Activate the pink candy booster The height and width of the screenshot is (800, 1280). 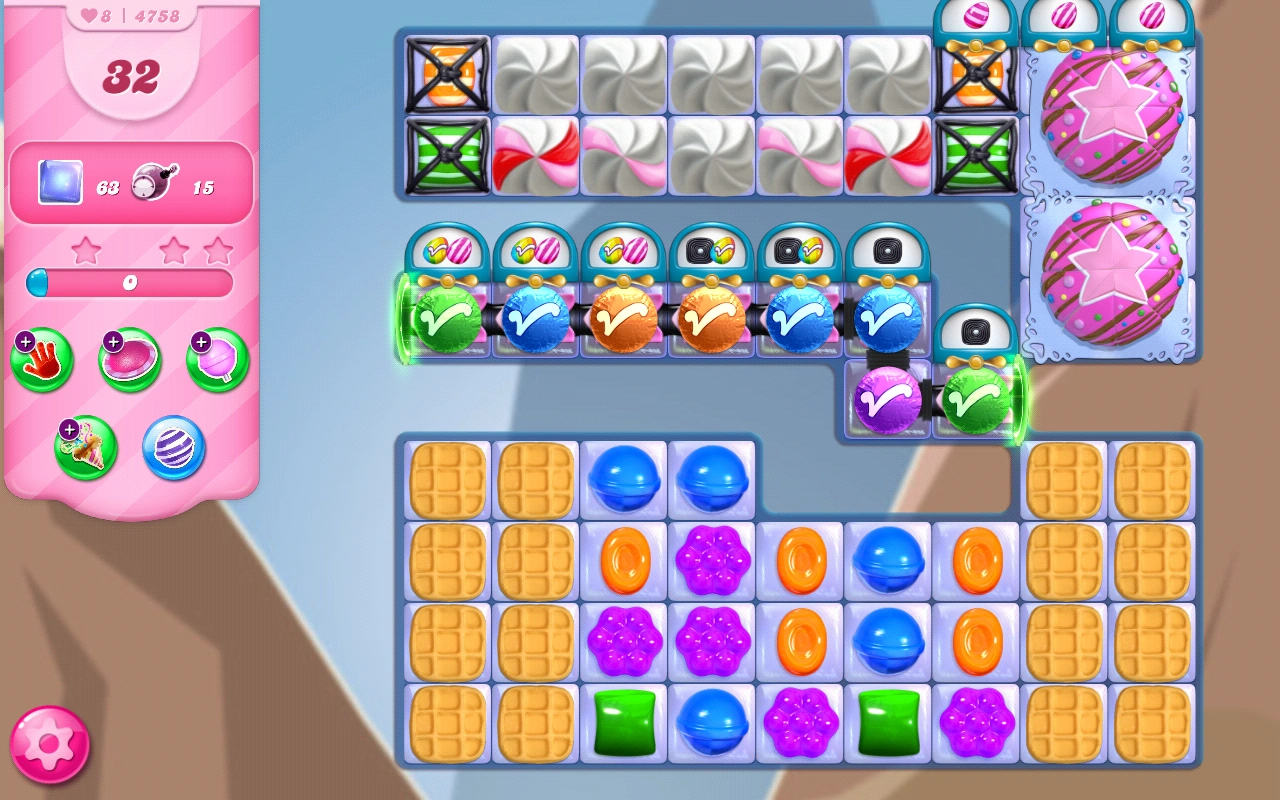pyautogui.click(x=129, y=359)
